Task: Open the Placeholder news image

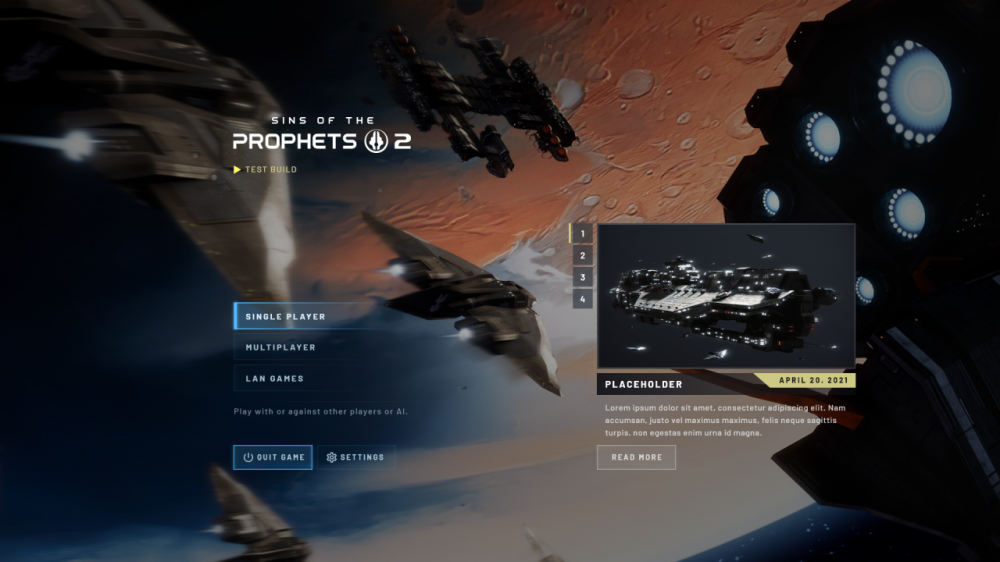Action: [x=725, y=296]
